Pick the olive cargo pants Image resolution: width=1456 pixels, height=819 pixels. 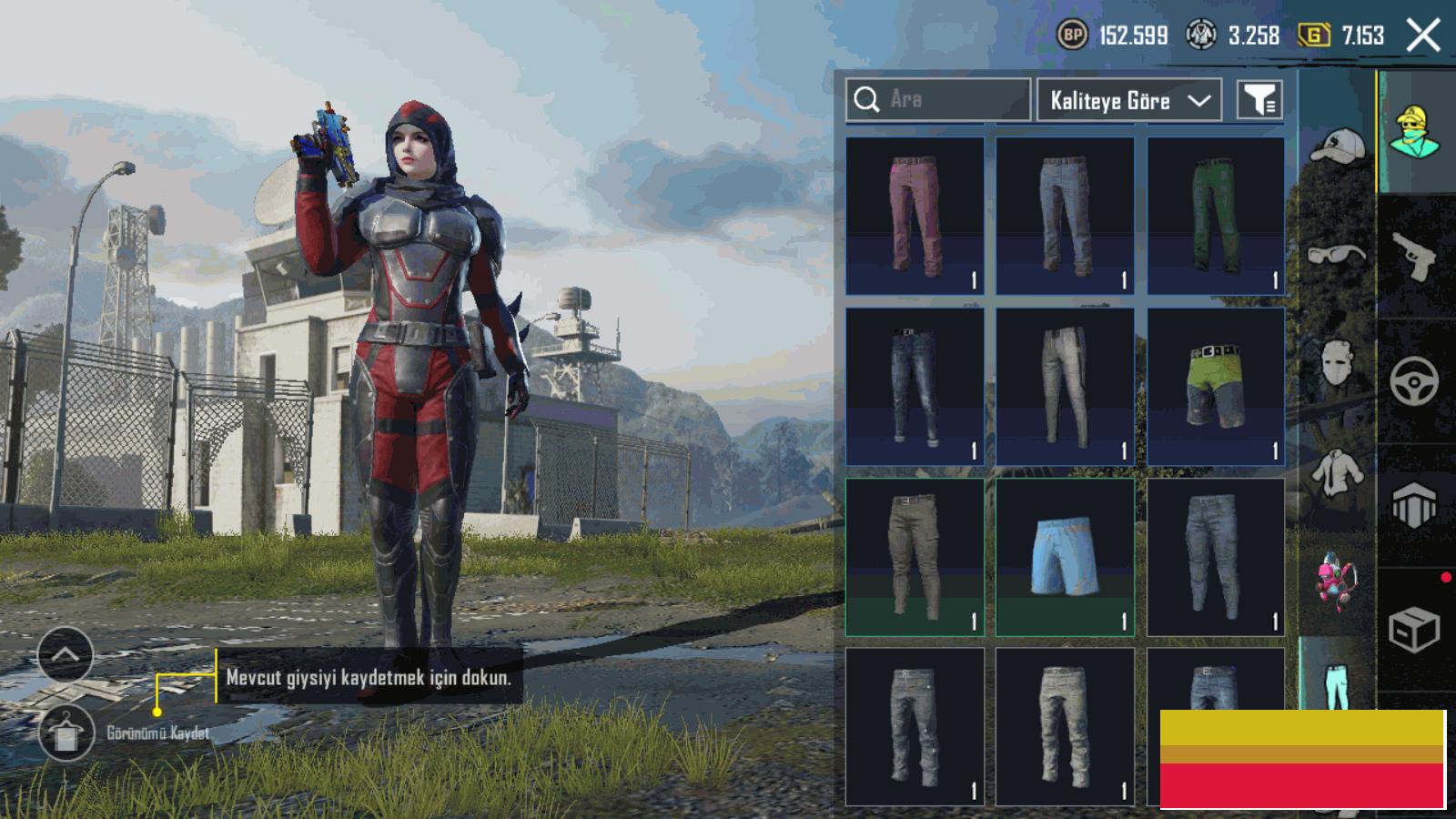(915, 557)
